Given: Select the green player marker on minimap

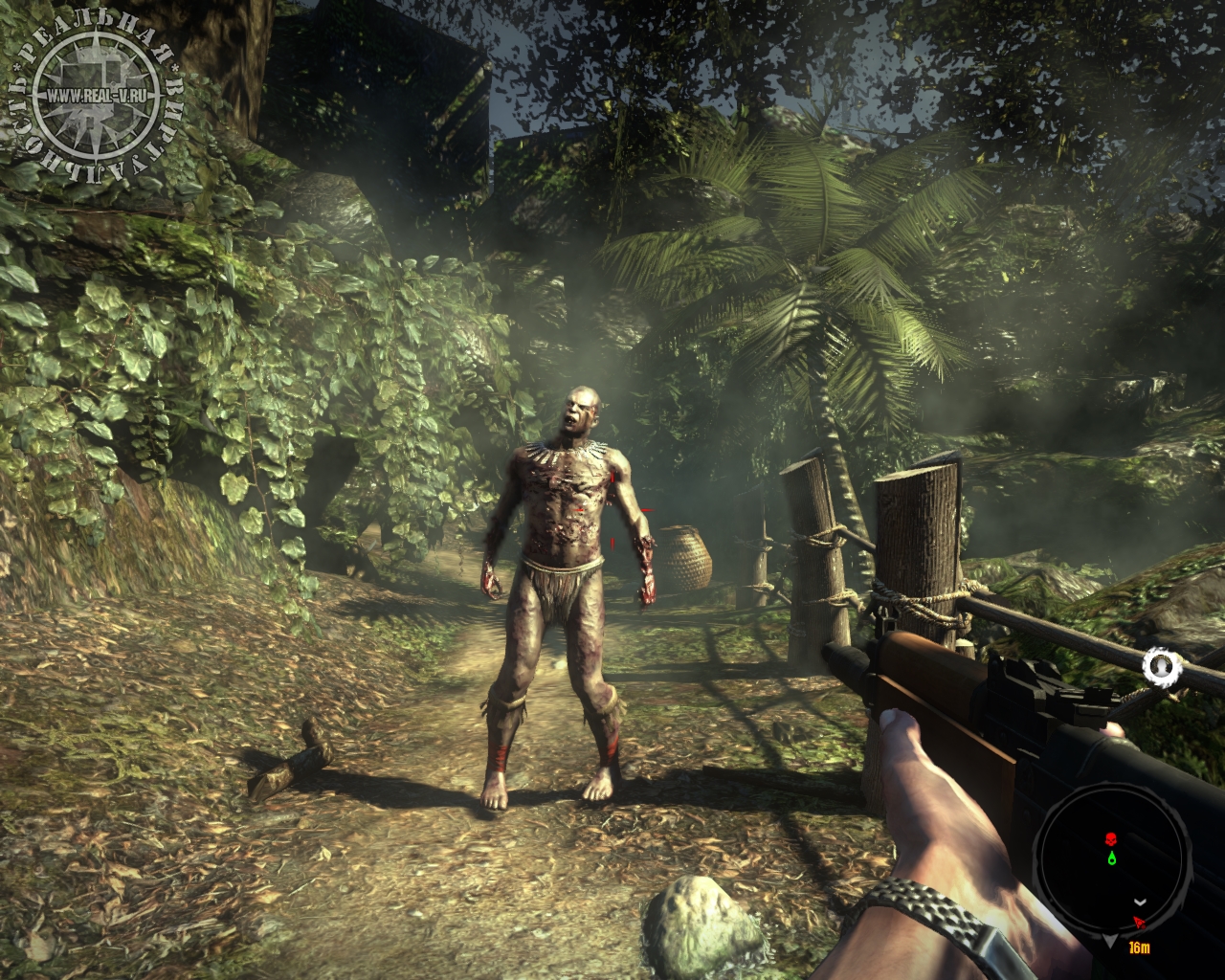Looking at the screenshot, I should point(1111,858).
